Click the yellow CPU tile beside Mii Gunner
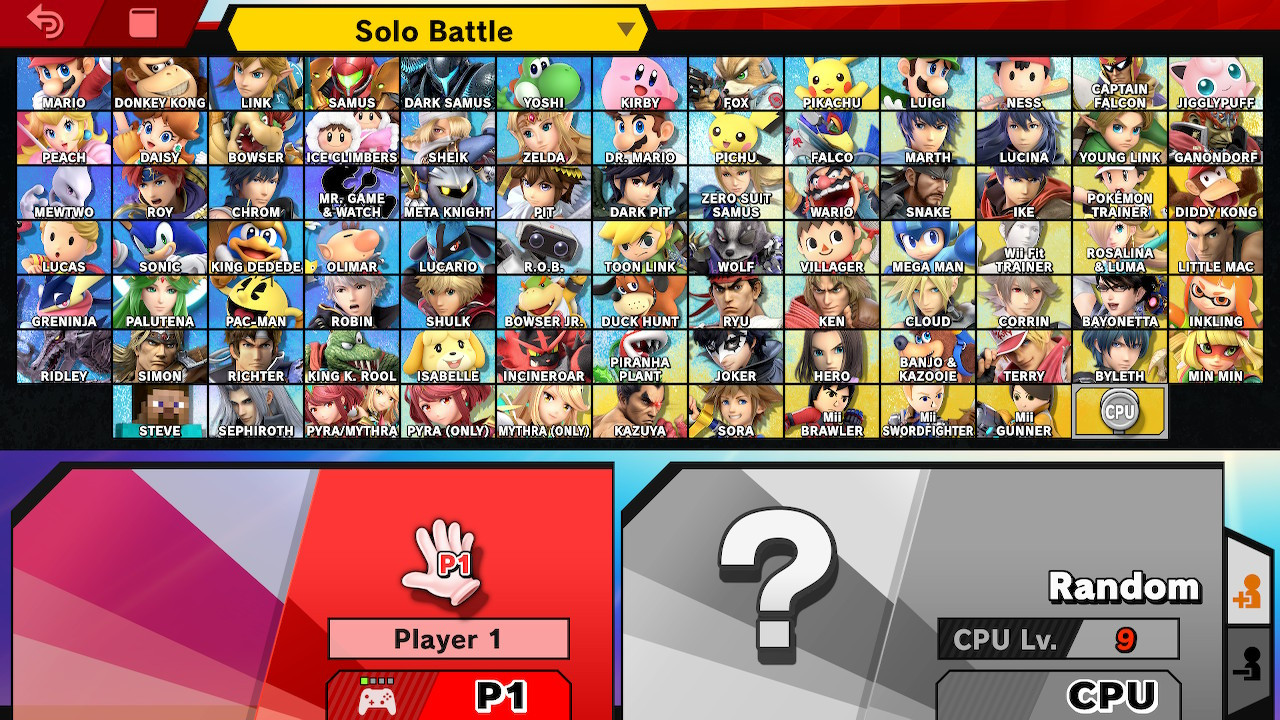Screen dimensions: 1280x720 point(1120,410)
